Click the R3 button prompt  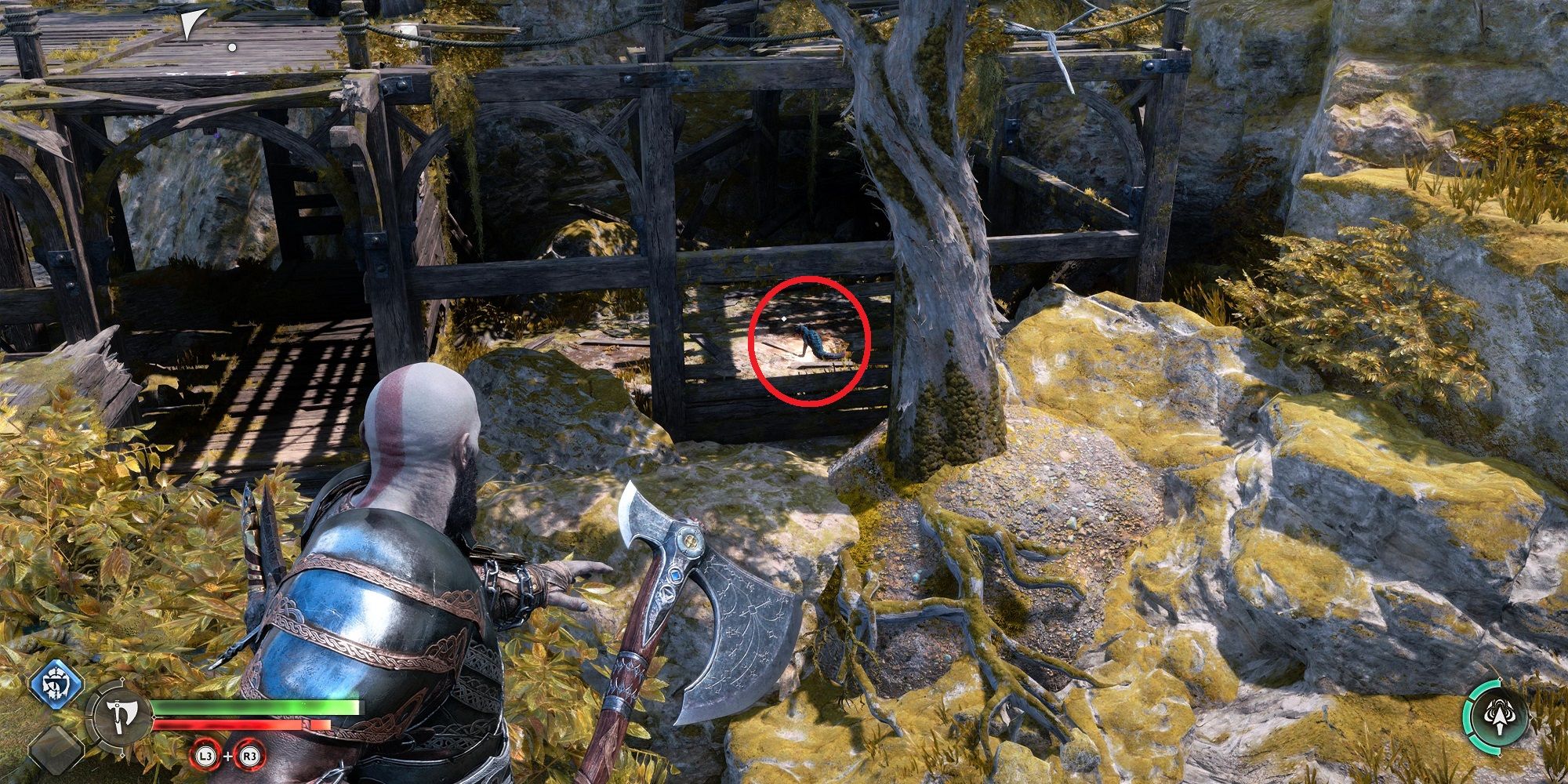click(x=251, y=756)
